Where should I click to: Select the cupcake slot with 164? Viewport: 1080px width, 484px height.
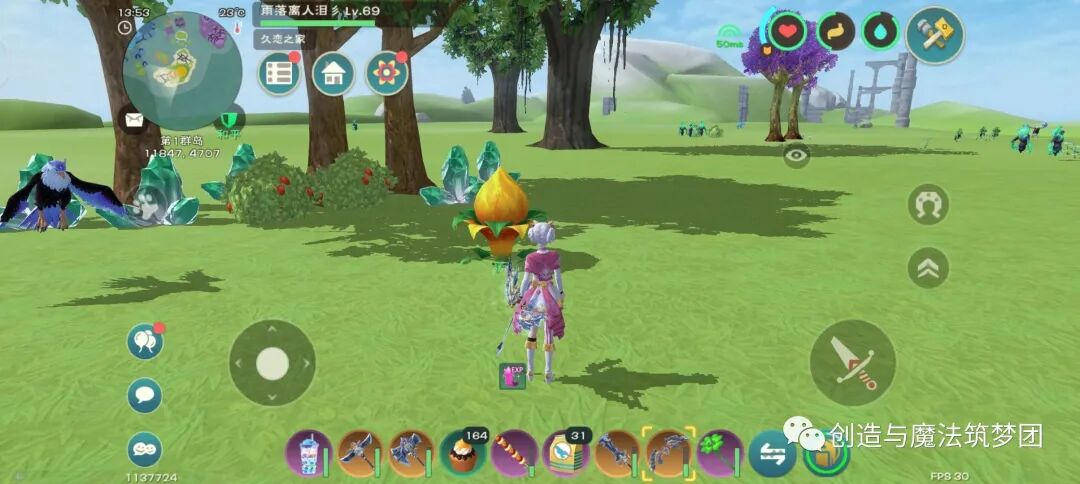463,454
